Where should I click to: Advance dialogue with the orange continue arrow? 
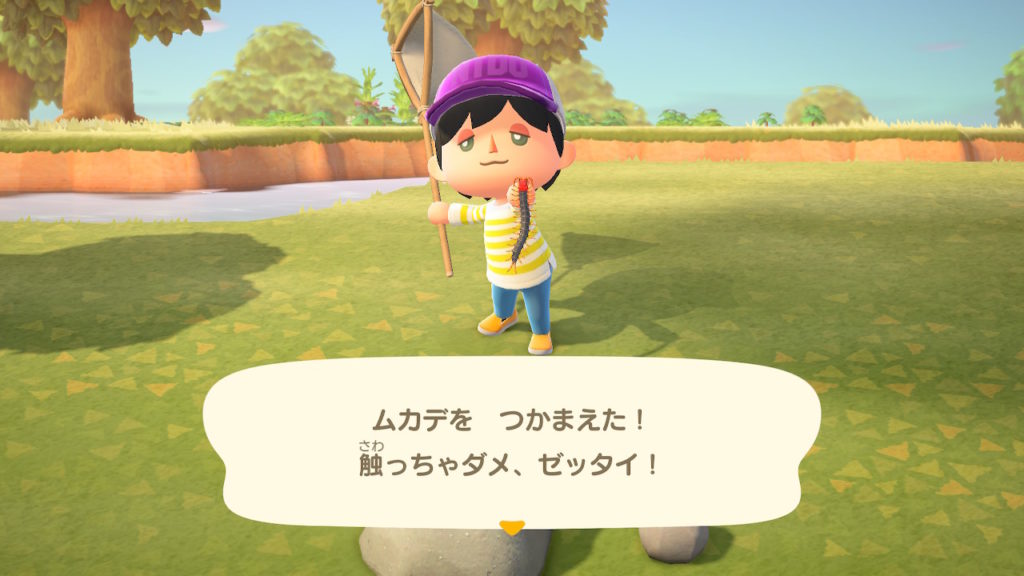coord(512,527)
